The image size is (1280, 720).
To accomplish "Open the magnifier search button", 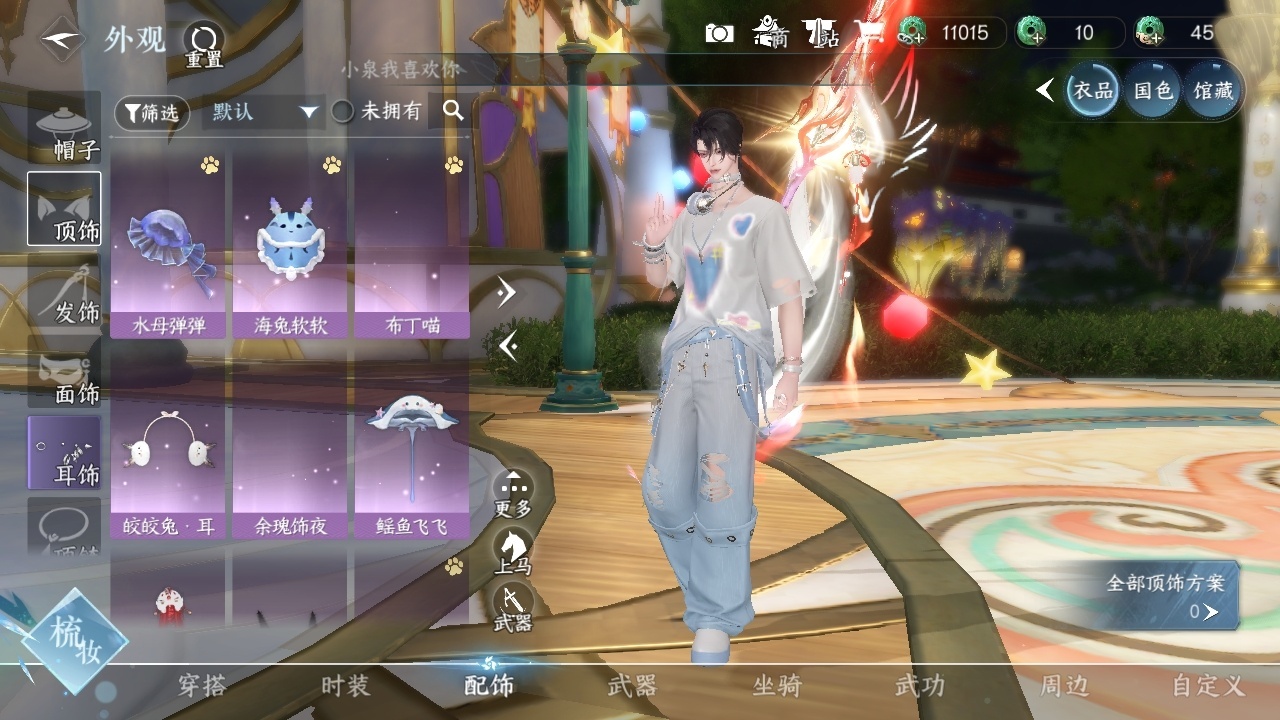I will coord(453,111).
